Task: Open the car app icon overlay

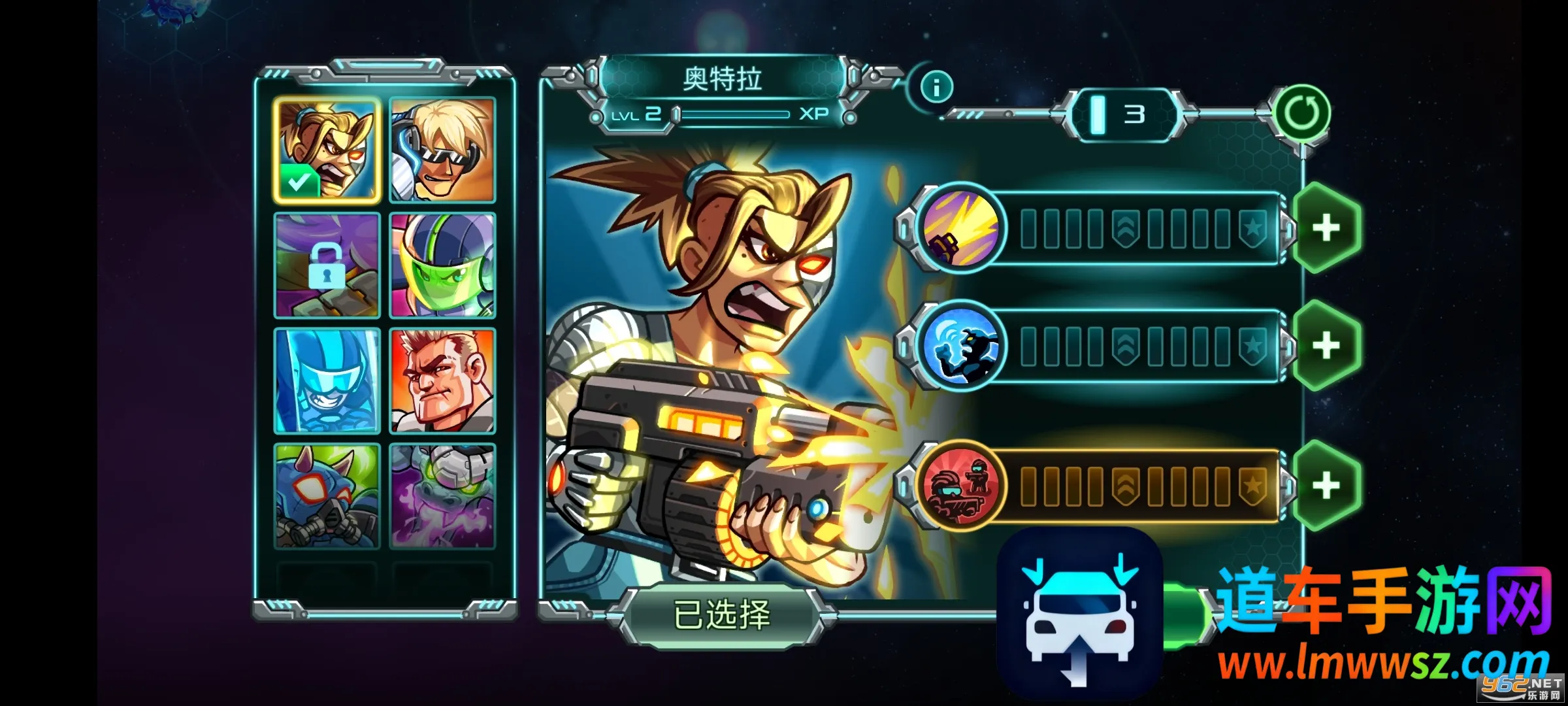Action: coord(1081,614)
